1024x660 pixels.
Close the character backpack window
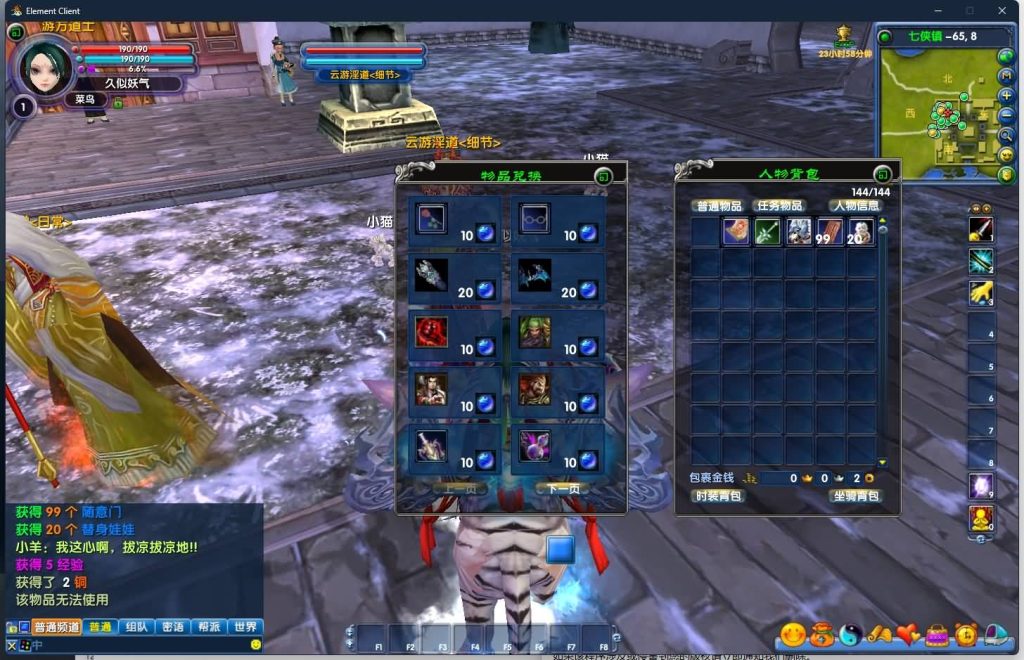click(x=882, y=174)
